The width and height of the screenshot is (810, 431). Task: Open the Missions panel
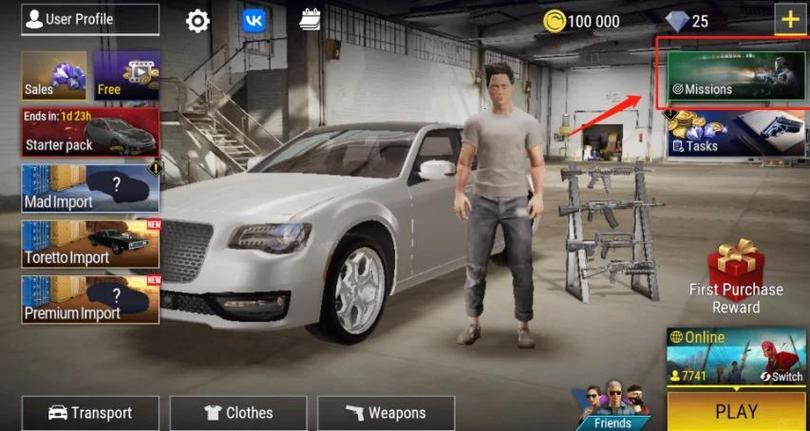(730, 72)
